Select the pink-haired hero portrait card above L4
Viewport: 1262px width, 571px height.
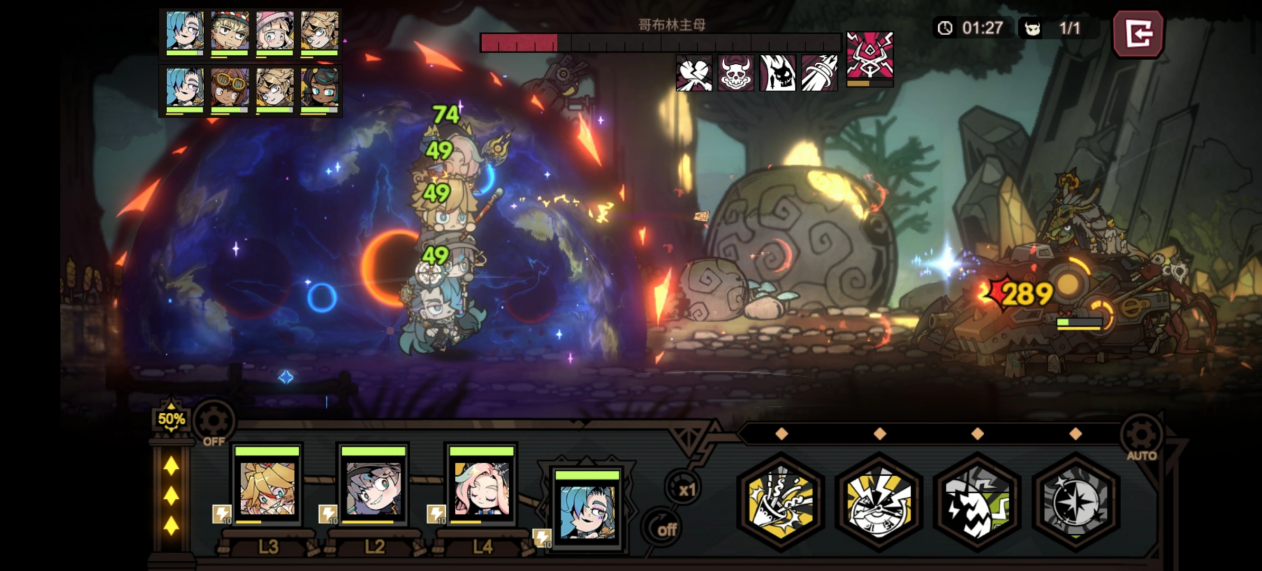pyautogui.click(x=481, y=485)
